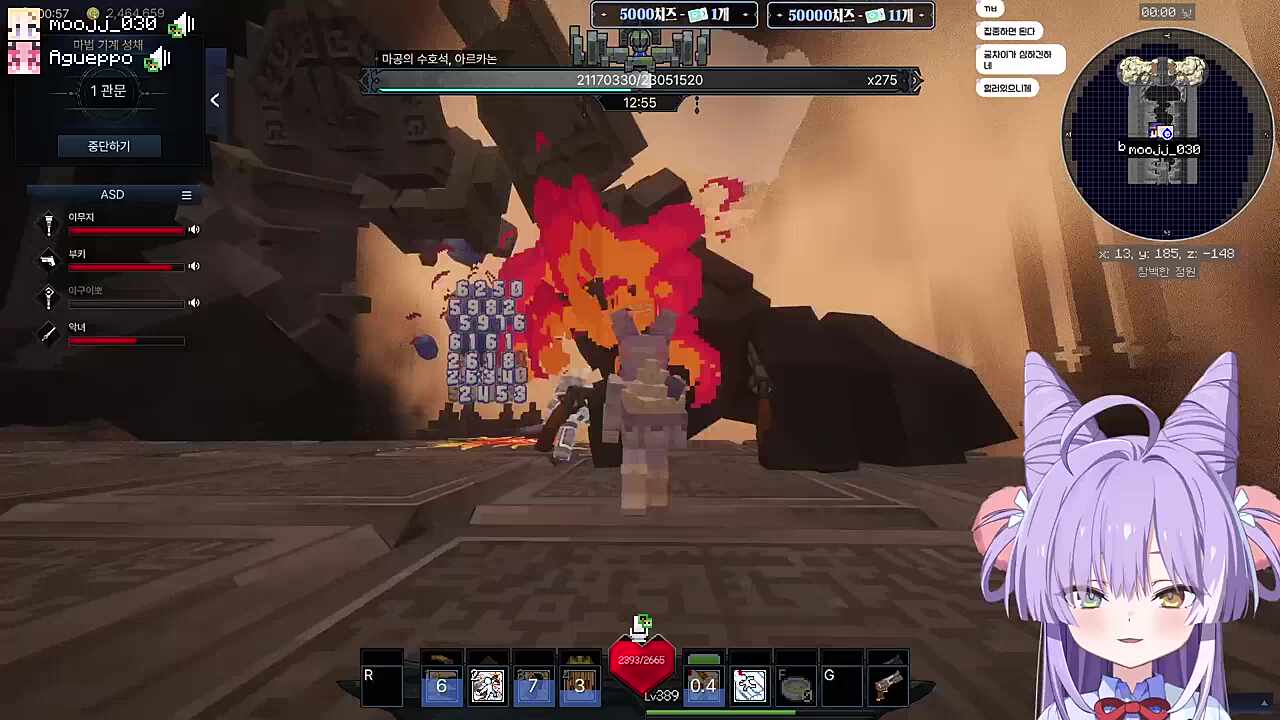Screen dimensions: 1280x720
Task: Select the revolver weapon slot
Action: pos(887,685)
